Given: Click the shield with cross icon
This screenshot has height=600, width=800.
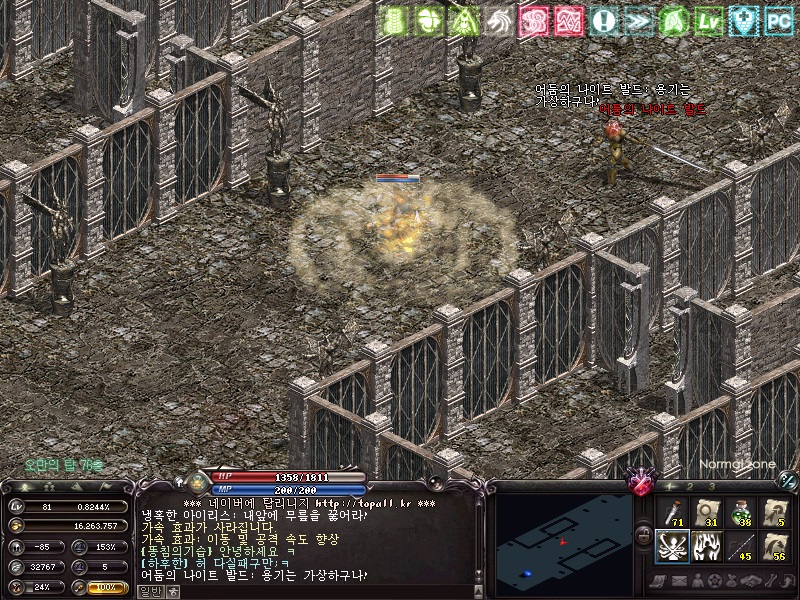Looking at the screenshot, I should [x=743, y=18].
